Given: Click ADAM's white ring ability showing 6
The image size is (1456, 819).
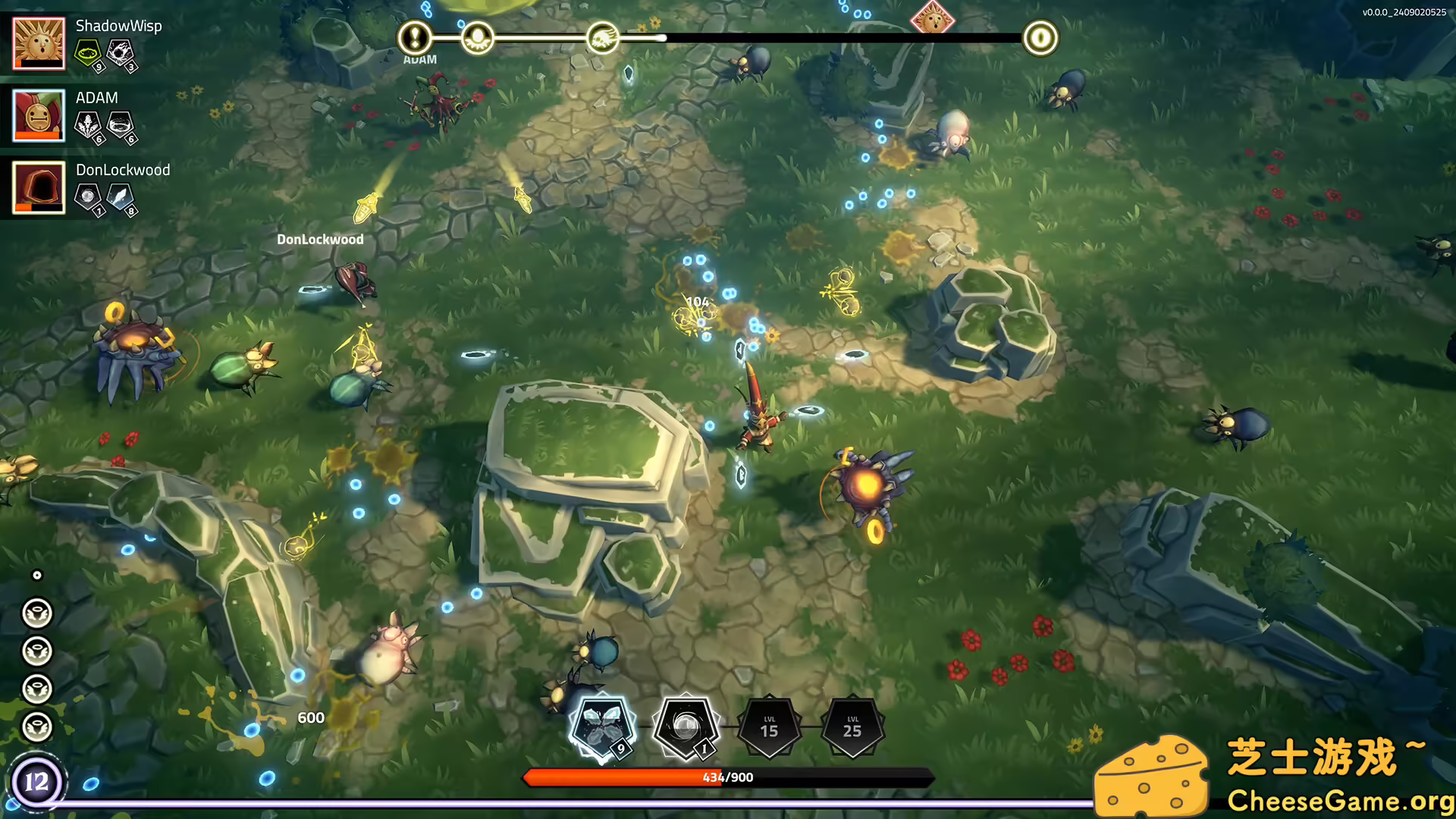Looking at the screenshot, I should pos(120,122).
